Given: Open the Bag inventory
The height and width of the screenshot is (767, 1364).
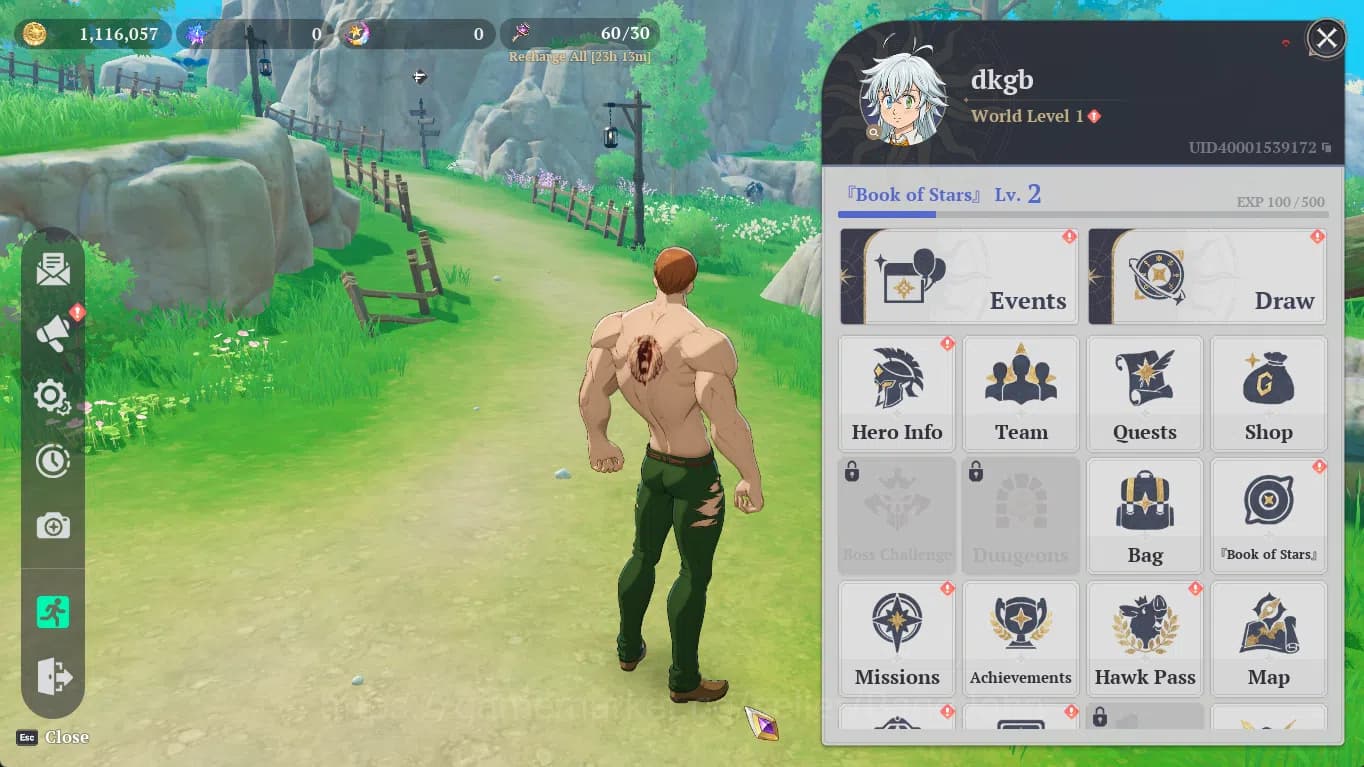Looking at the screenshot, I should (1145, 516).
